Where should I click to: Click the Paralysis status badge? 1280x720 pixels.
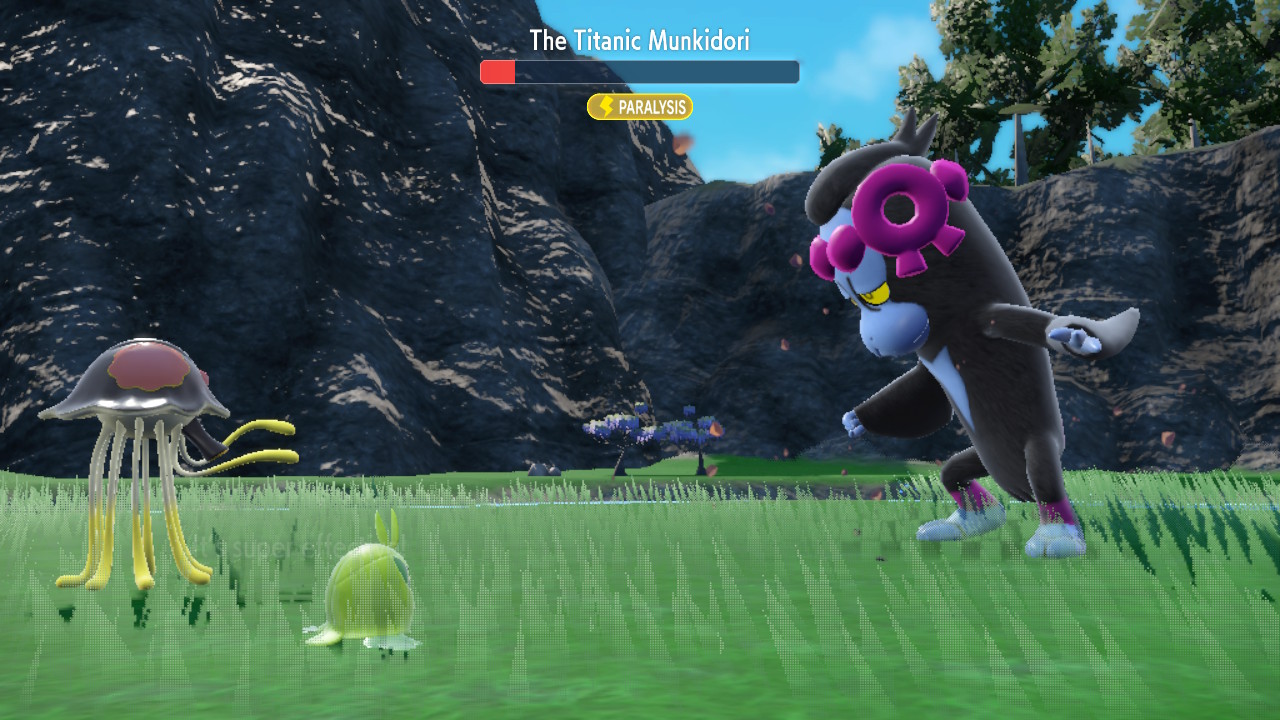[640, 107]
